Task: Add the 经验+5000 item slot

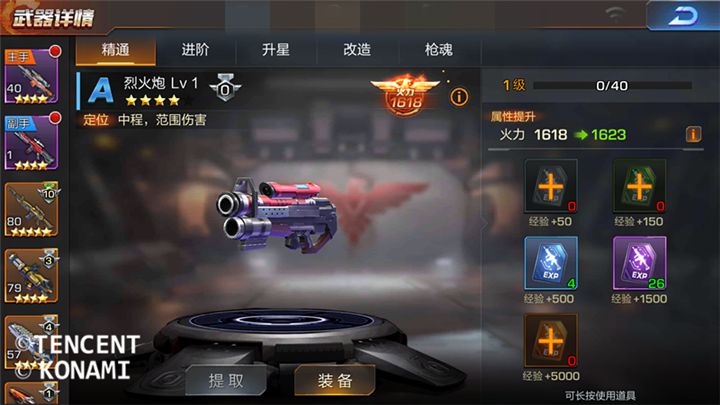Action: pos(551,341)
